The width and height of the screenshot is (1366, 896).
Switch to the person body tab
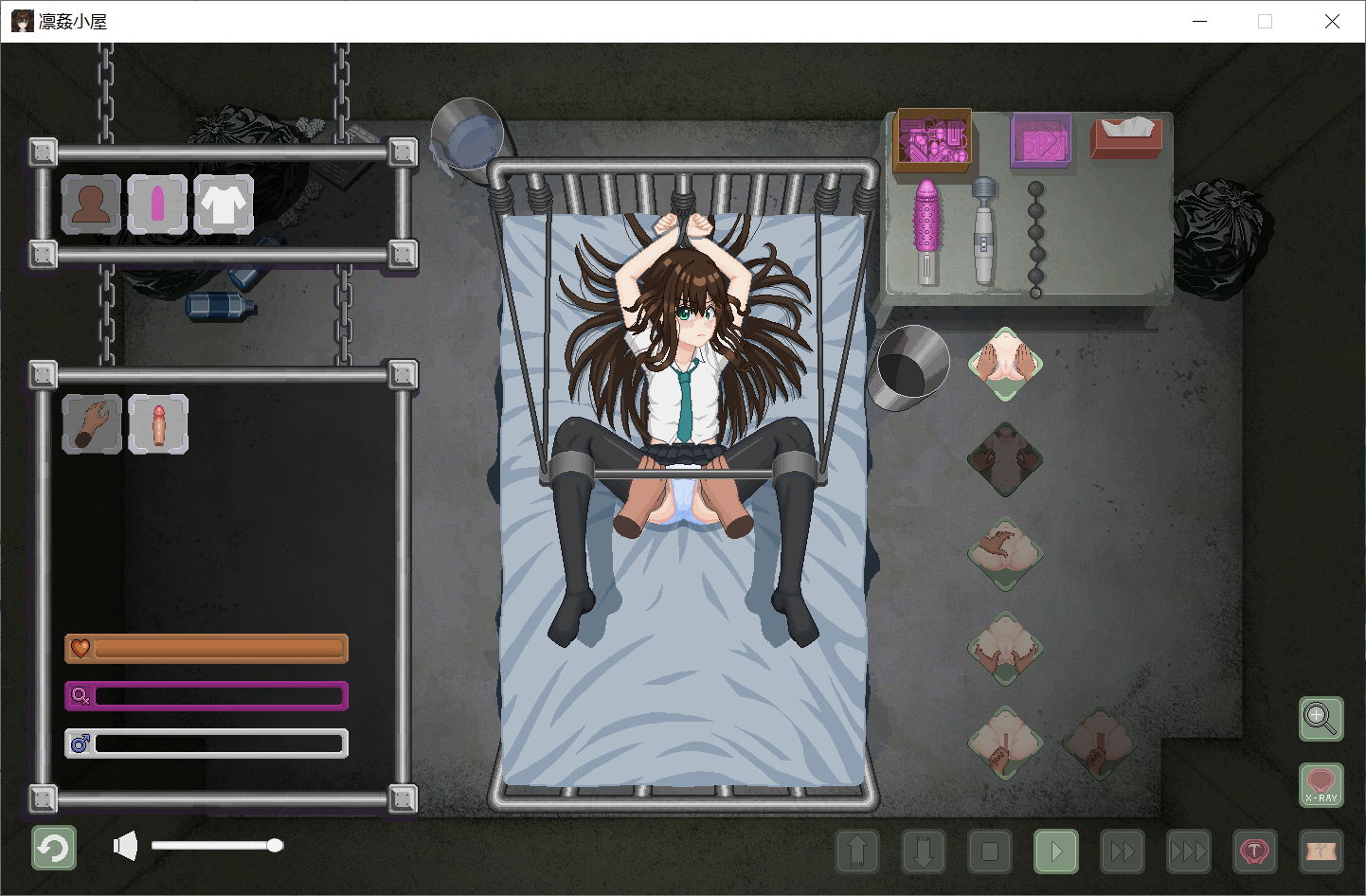[91, 205]
